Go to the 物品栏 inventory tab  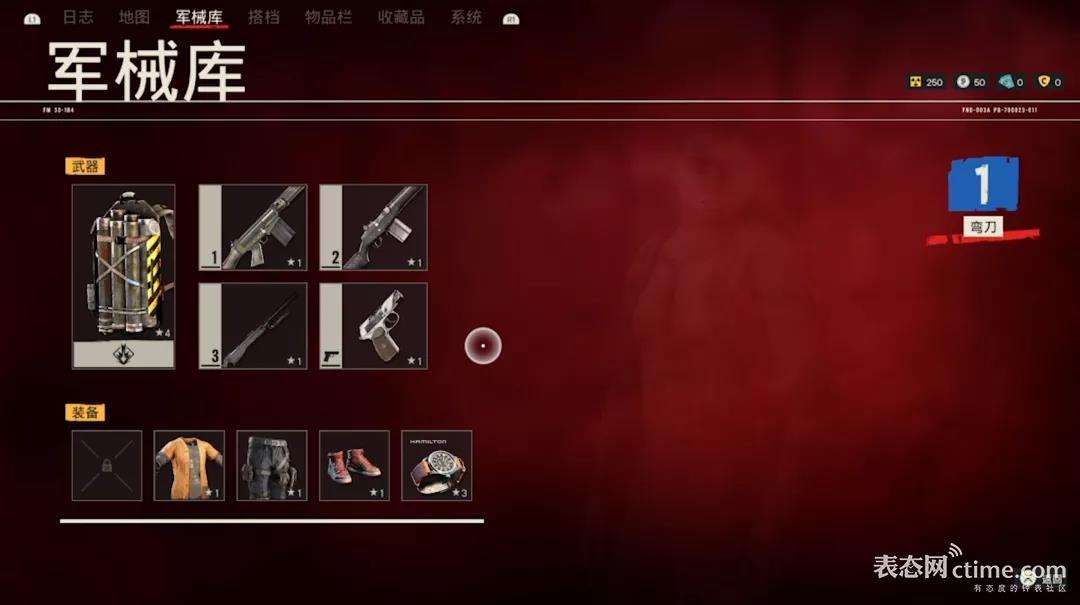click(329, 17)
